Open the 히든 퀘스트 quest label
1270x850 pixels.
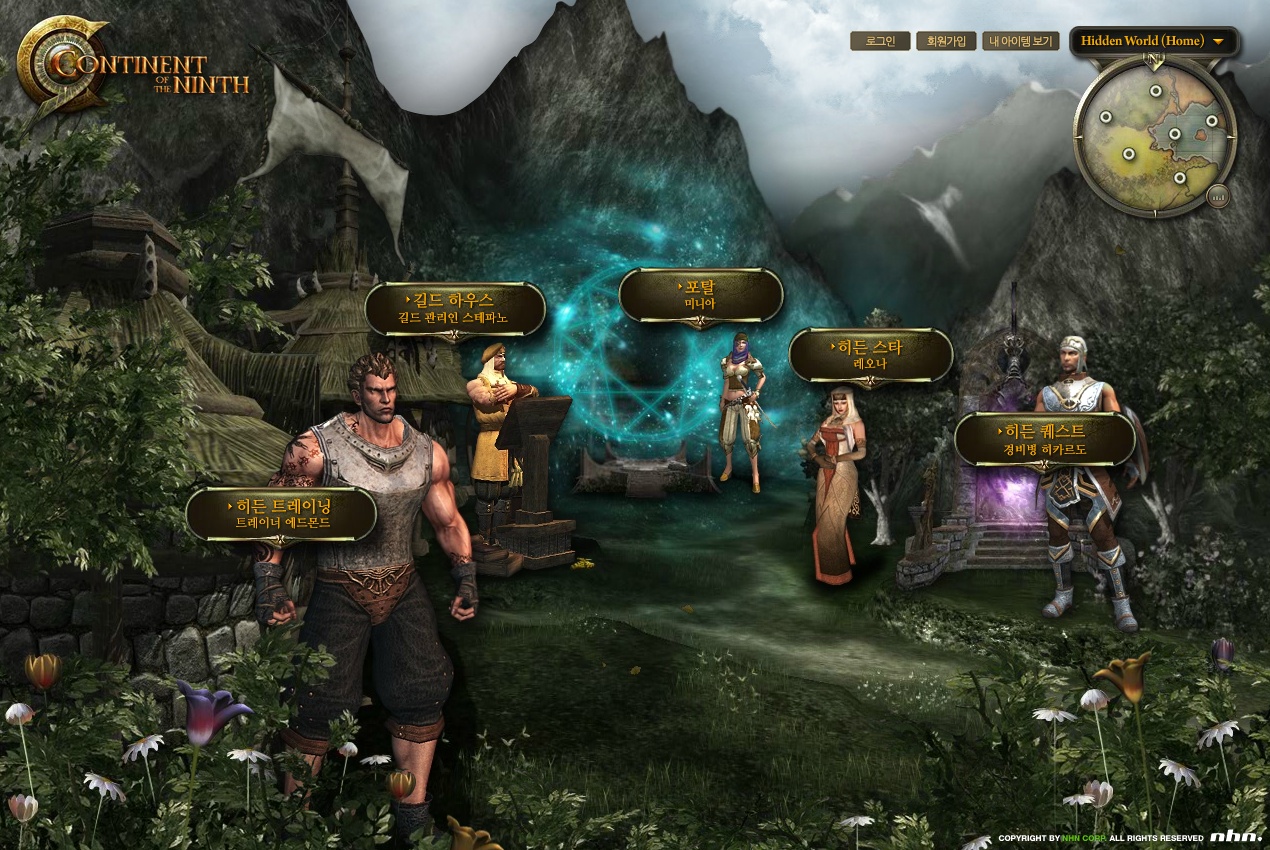coord(1045,439)
